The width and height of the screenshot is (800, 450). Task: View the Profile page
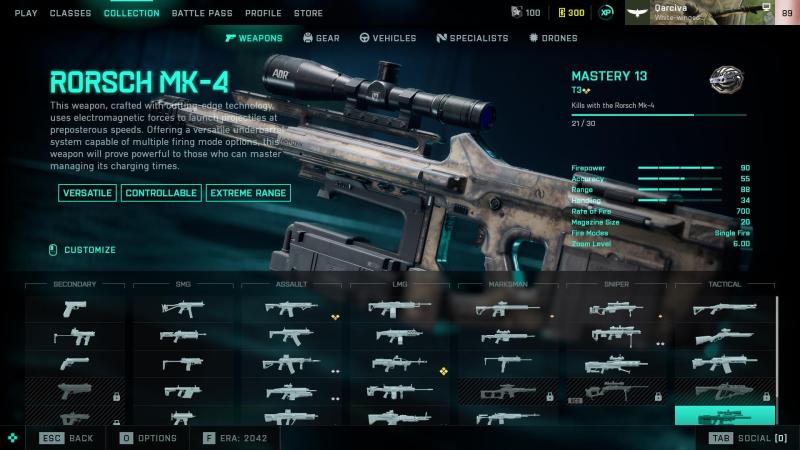(263, 13)
